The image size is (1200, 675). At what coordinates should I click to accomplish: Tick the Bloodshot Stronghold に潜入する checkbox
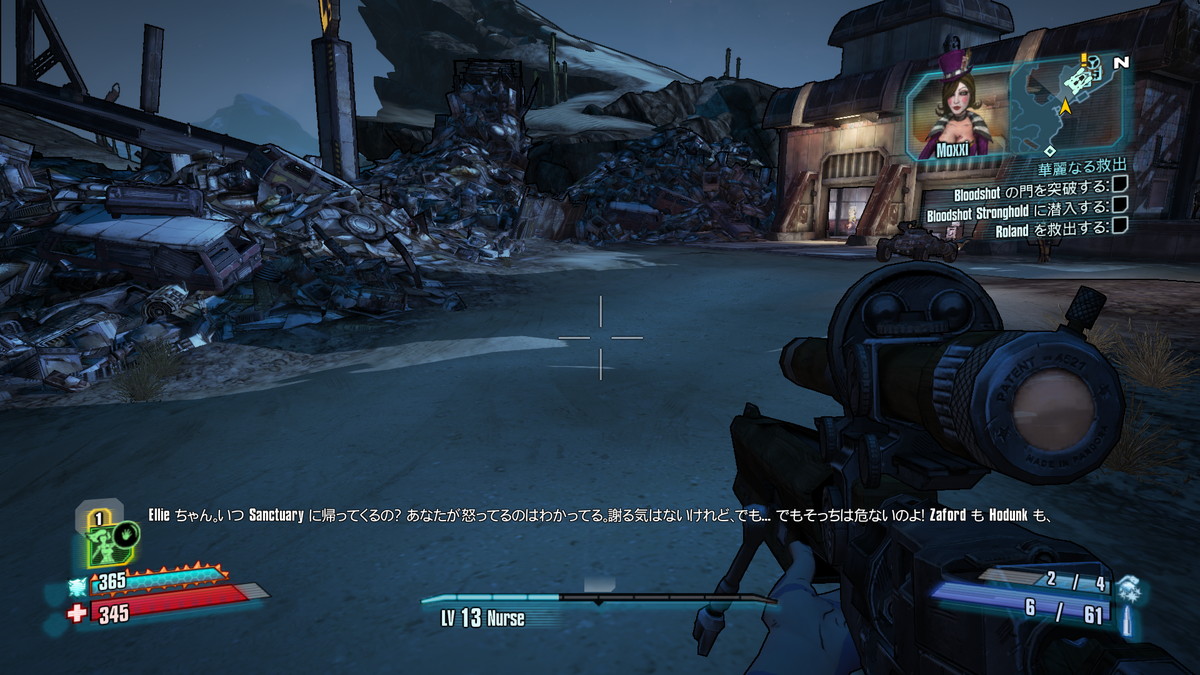(x=1120, y=207)
